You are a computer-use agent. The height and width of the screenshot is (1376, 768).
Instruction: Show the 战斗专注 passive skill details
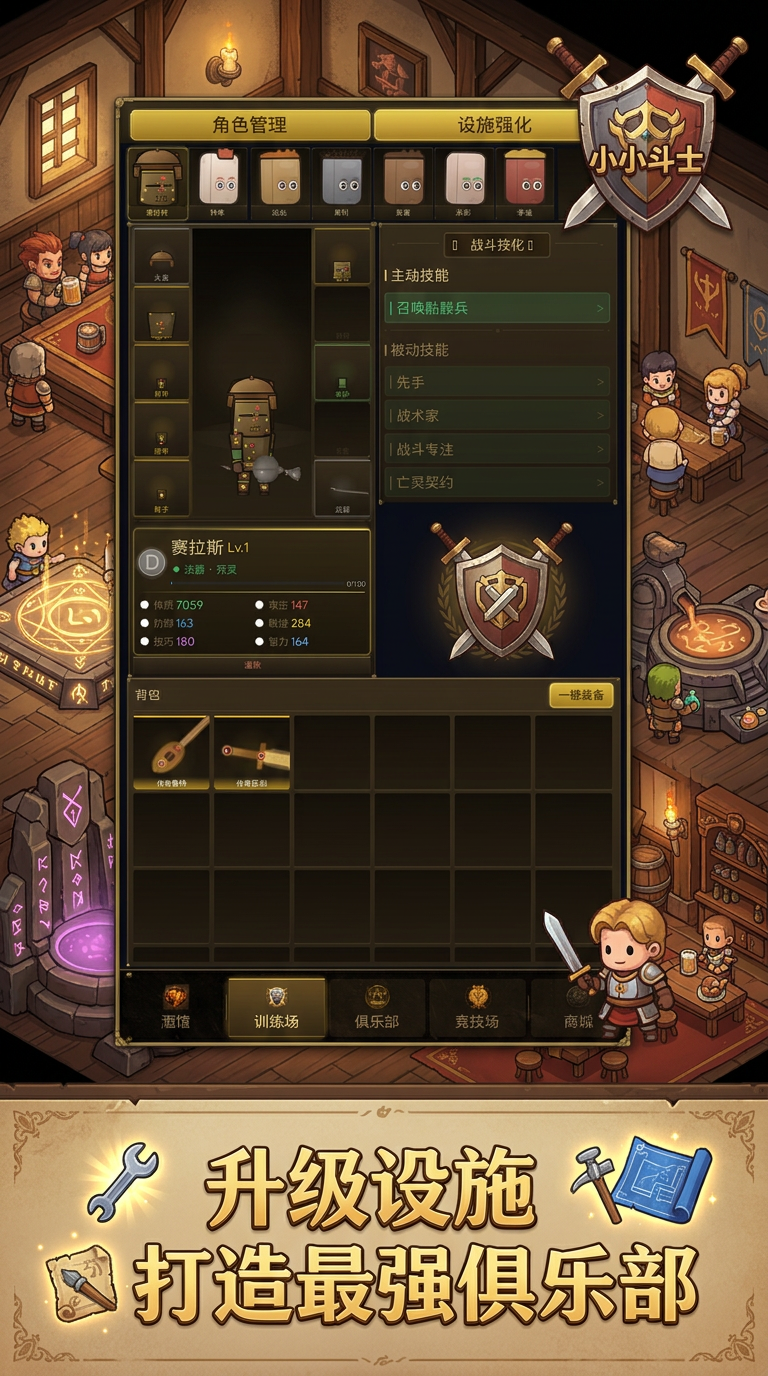497,449
